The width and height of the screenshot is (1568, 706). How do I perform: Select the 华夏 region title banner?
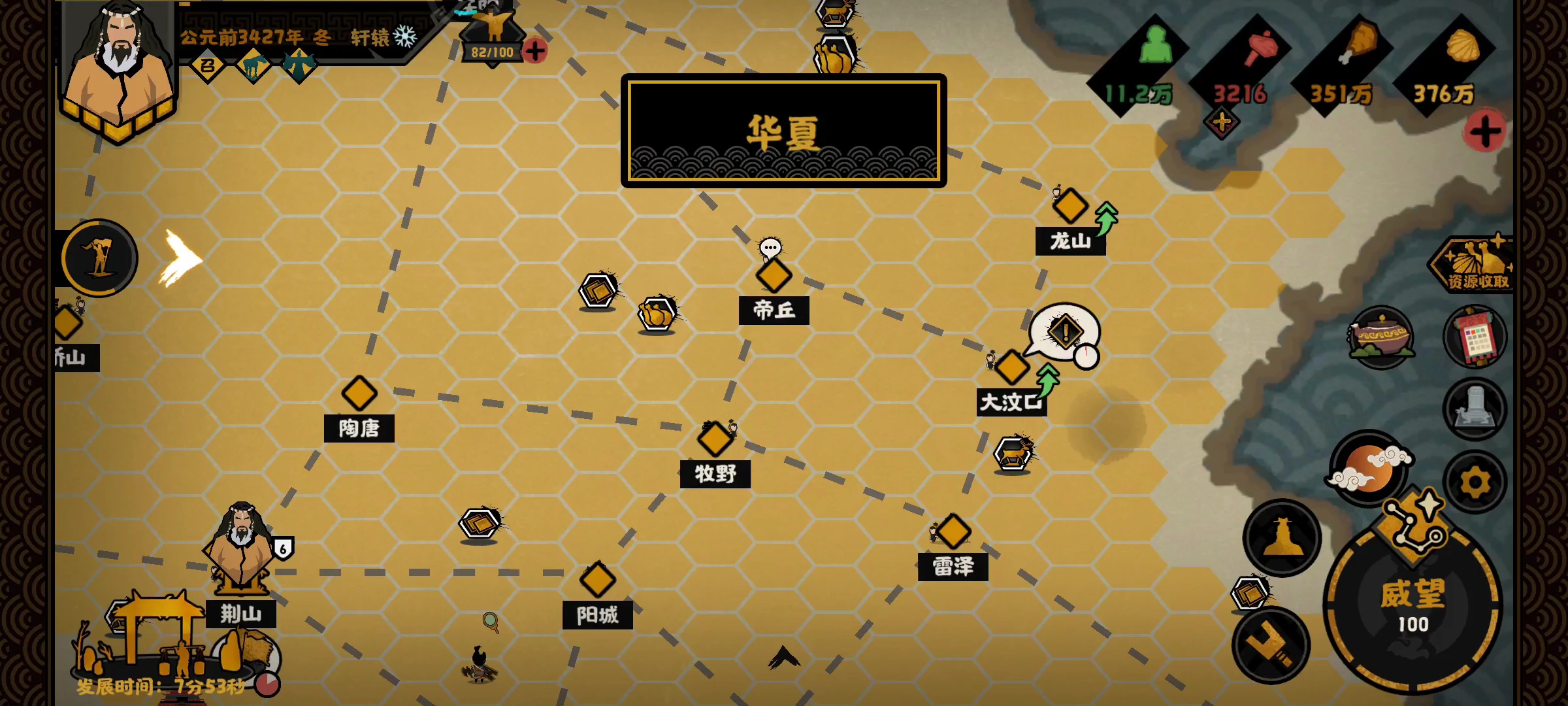coord(783,131)
